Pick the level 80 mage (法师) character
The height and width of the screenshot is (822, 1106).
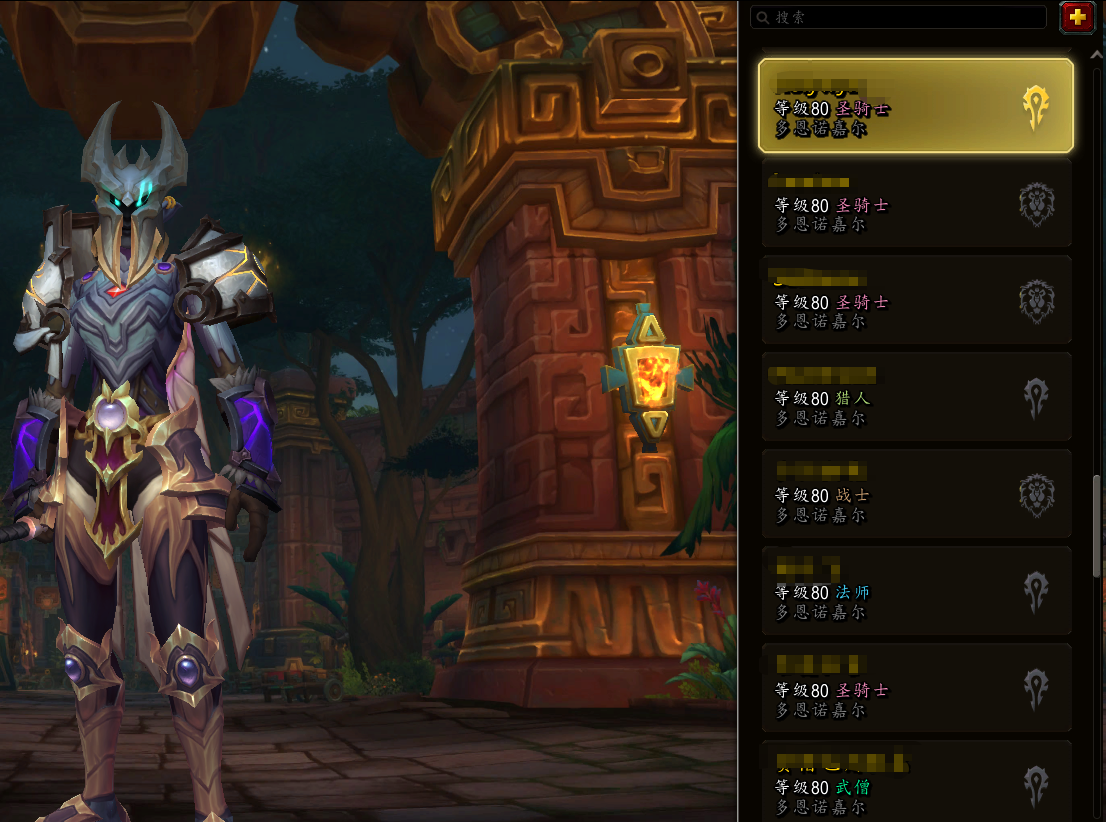pyautogui.click(x=915, y=591)
